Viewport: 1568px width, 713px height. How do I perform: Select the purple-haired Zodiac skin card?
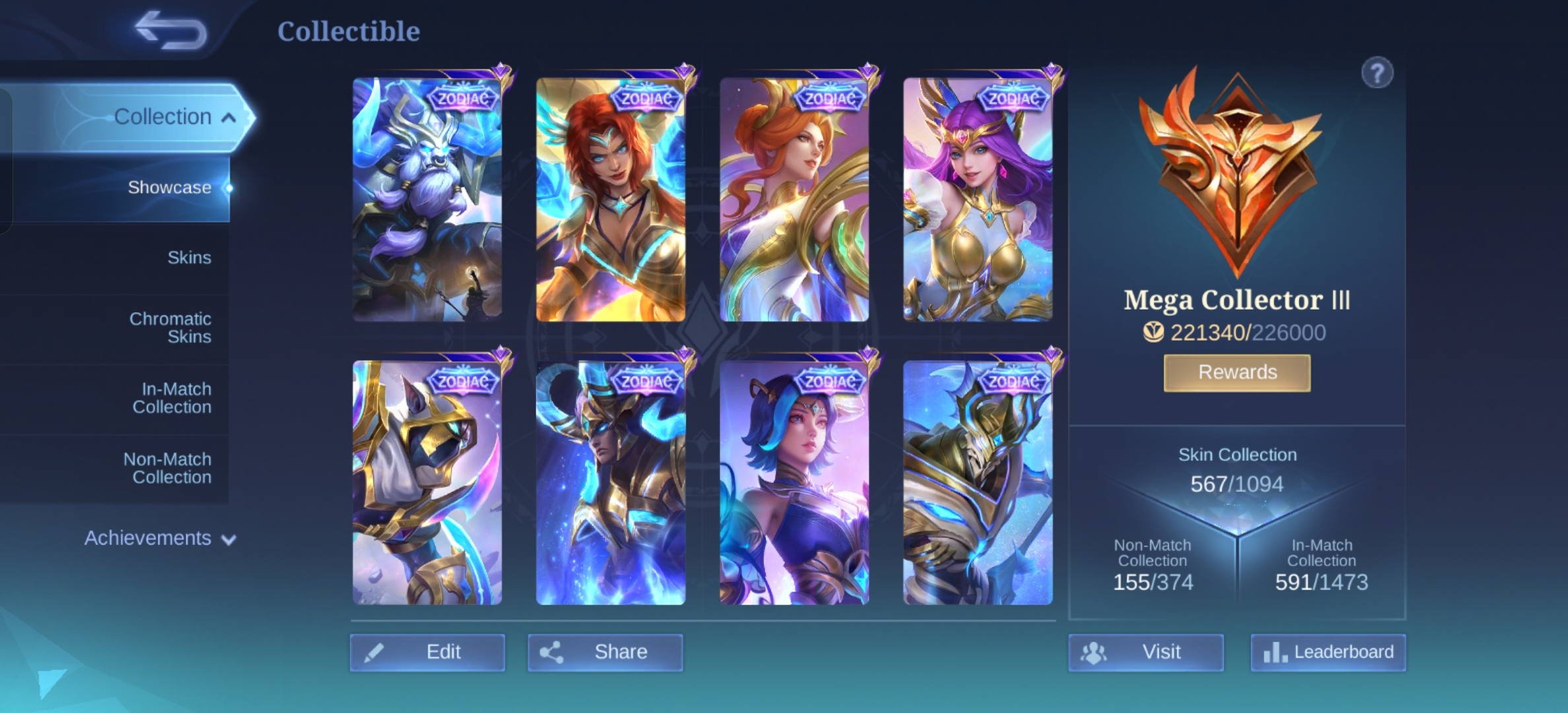(x=977, y=199)
